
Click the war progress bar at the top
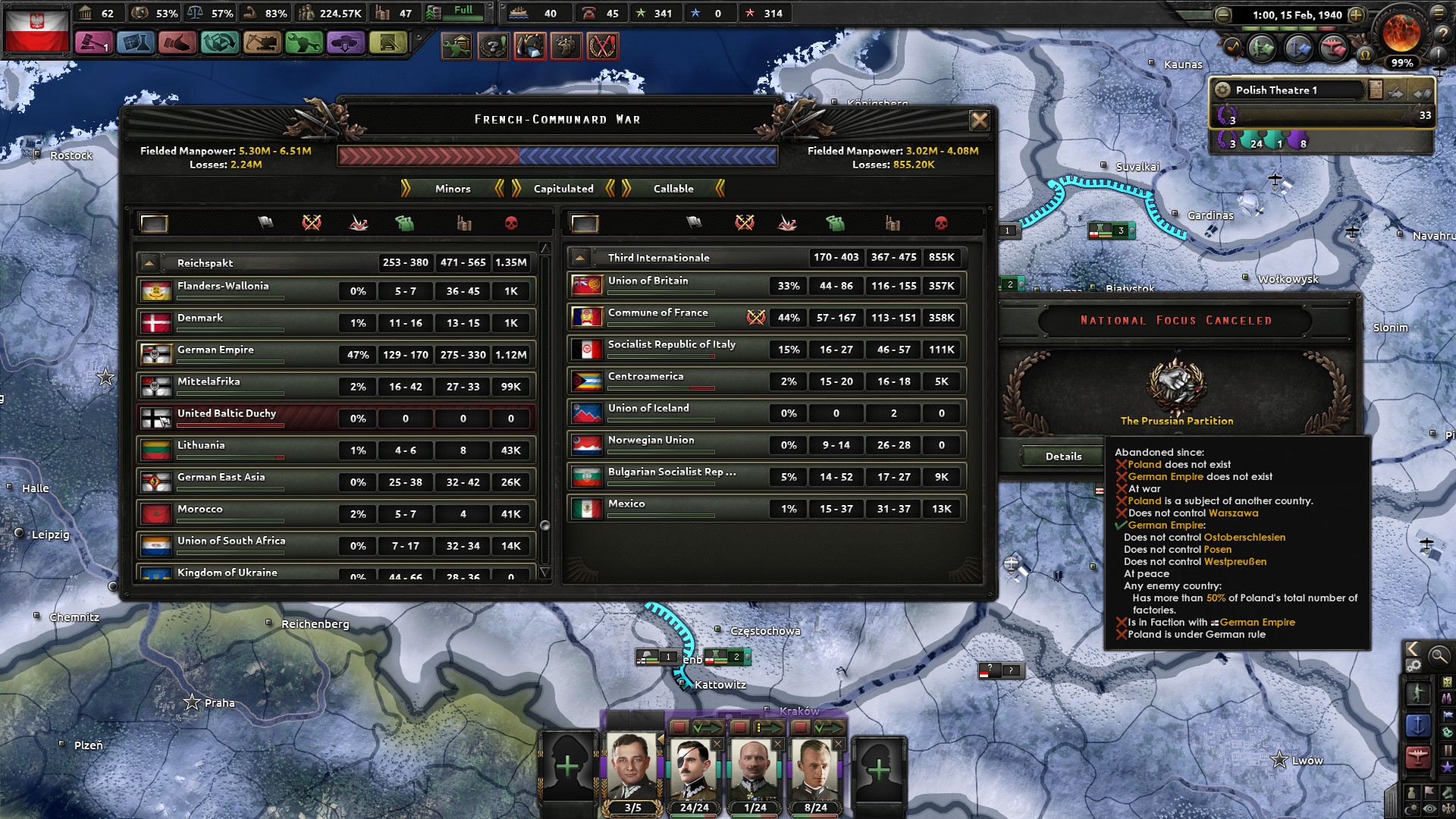pos(559,157)
